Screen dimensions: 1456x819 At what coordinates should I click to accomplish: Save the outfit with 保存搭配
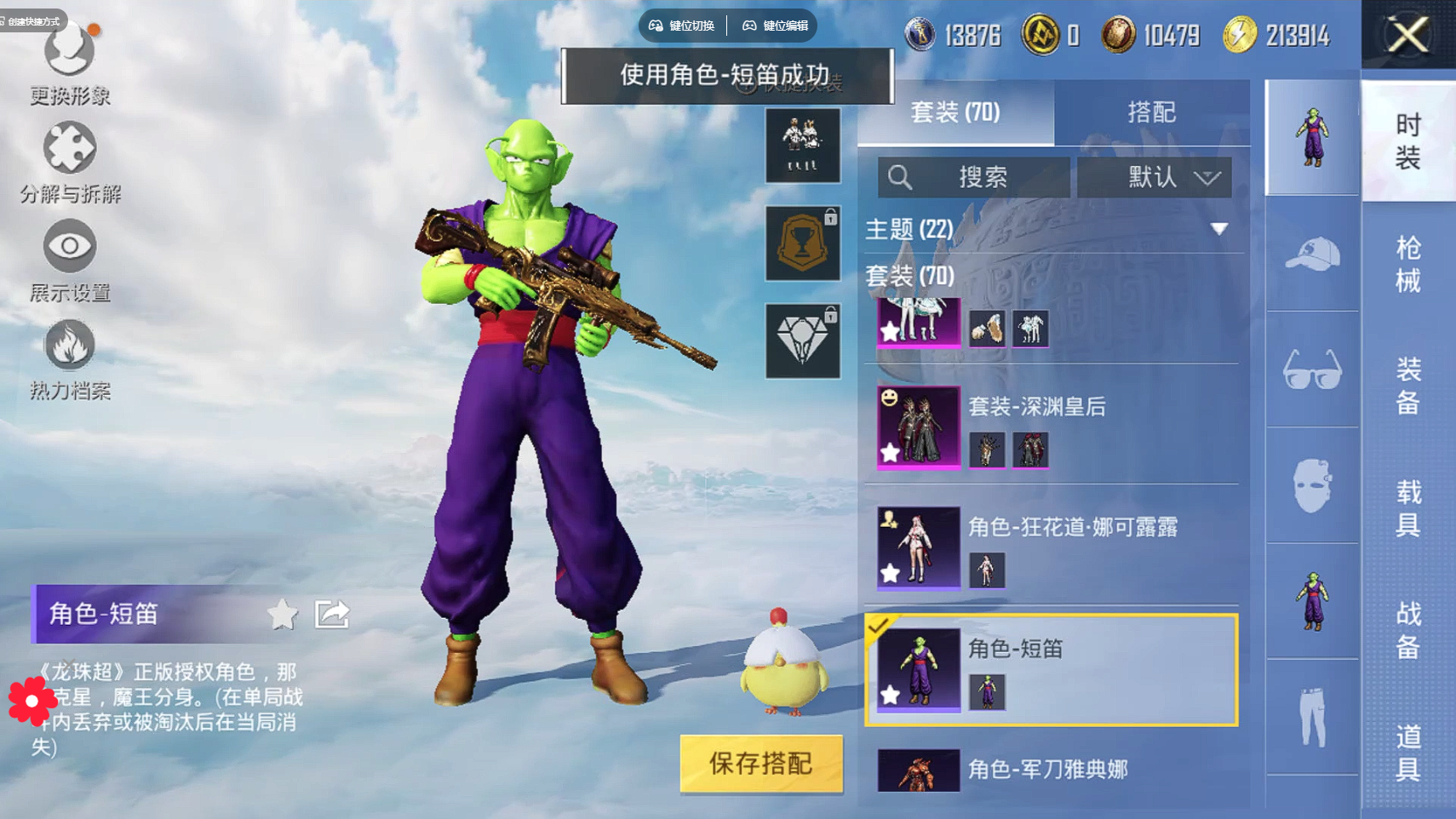point(761,764)
